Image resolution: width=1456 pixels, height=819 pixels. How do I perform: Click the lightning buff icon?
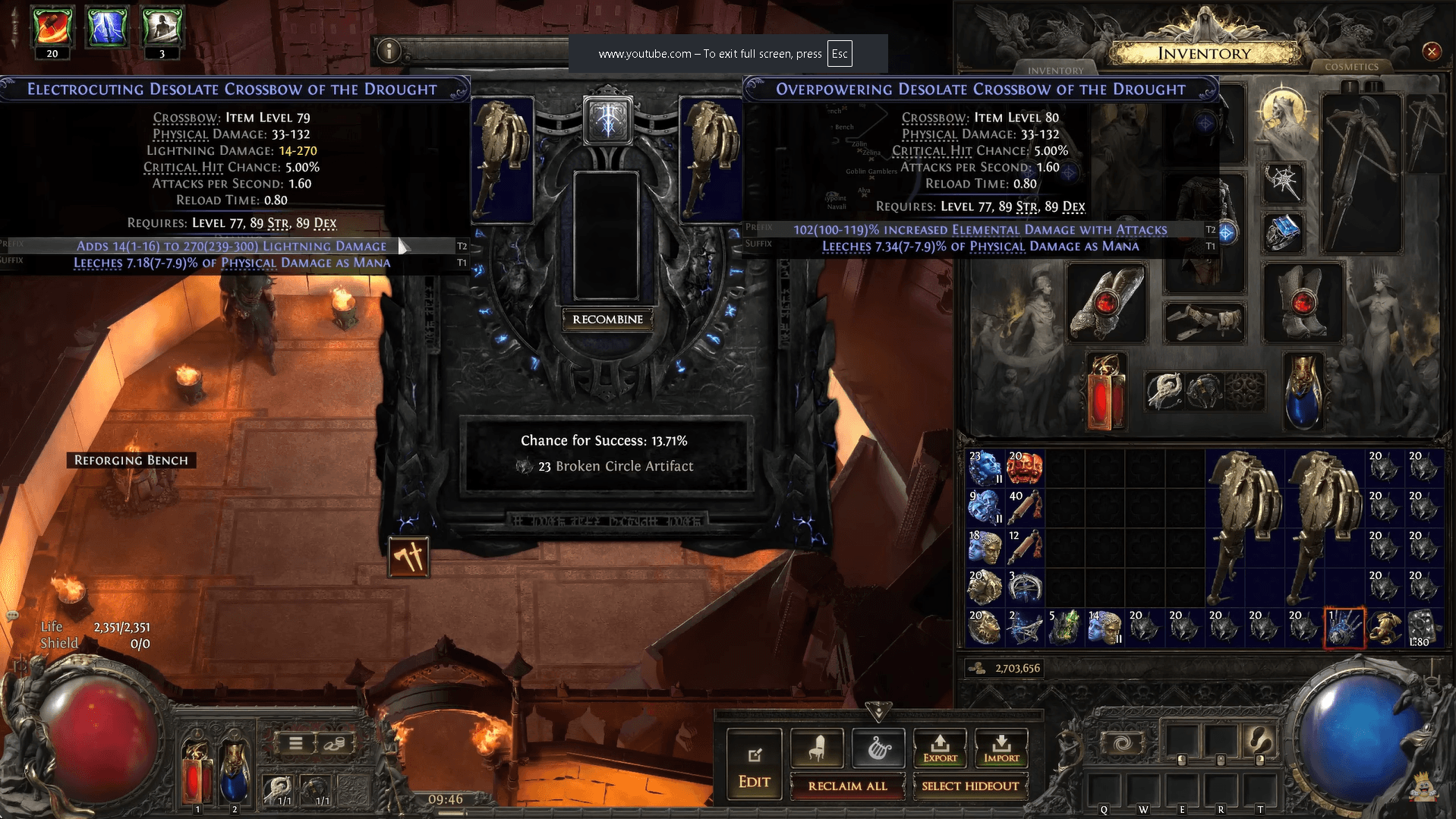click(106, 27)
